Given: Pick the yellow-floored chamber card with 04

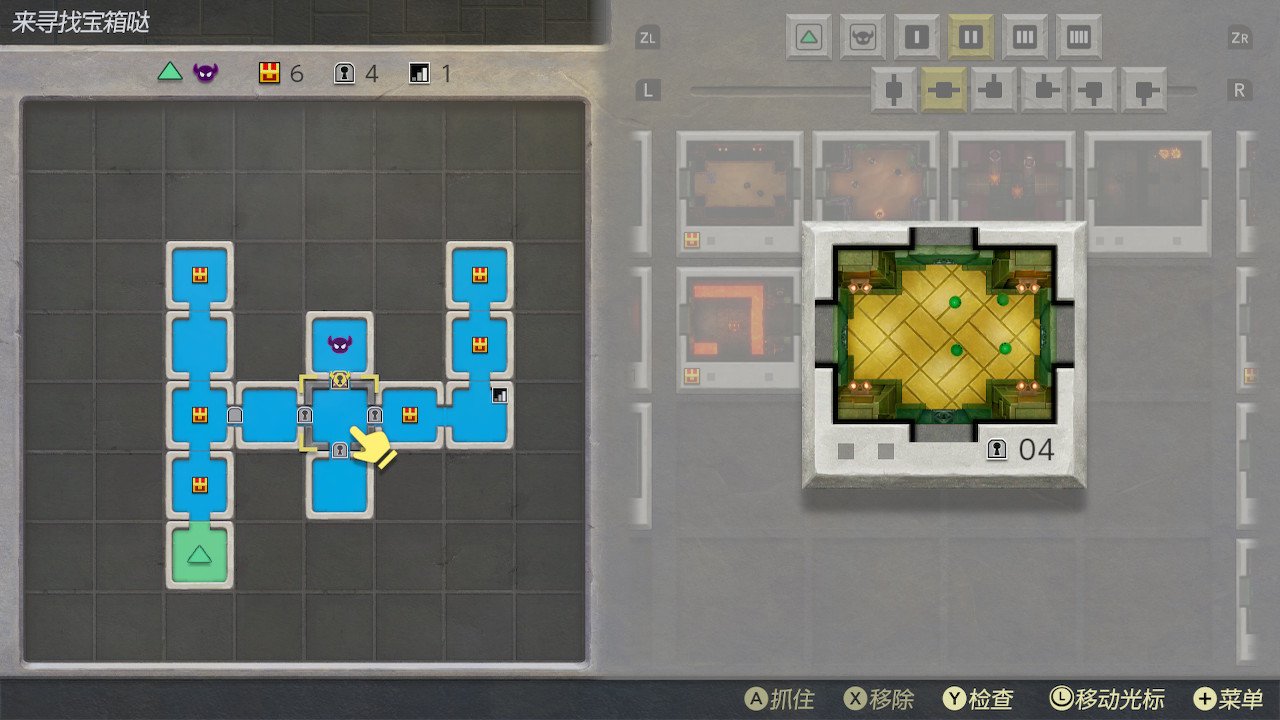Looking at the screenshot, I should tap(943, 355).
